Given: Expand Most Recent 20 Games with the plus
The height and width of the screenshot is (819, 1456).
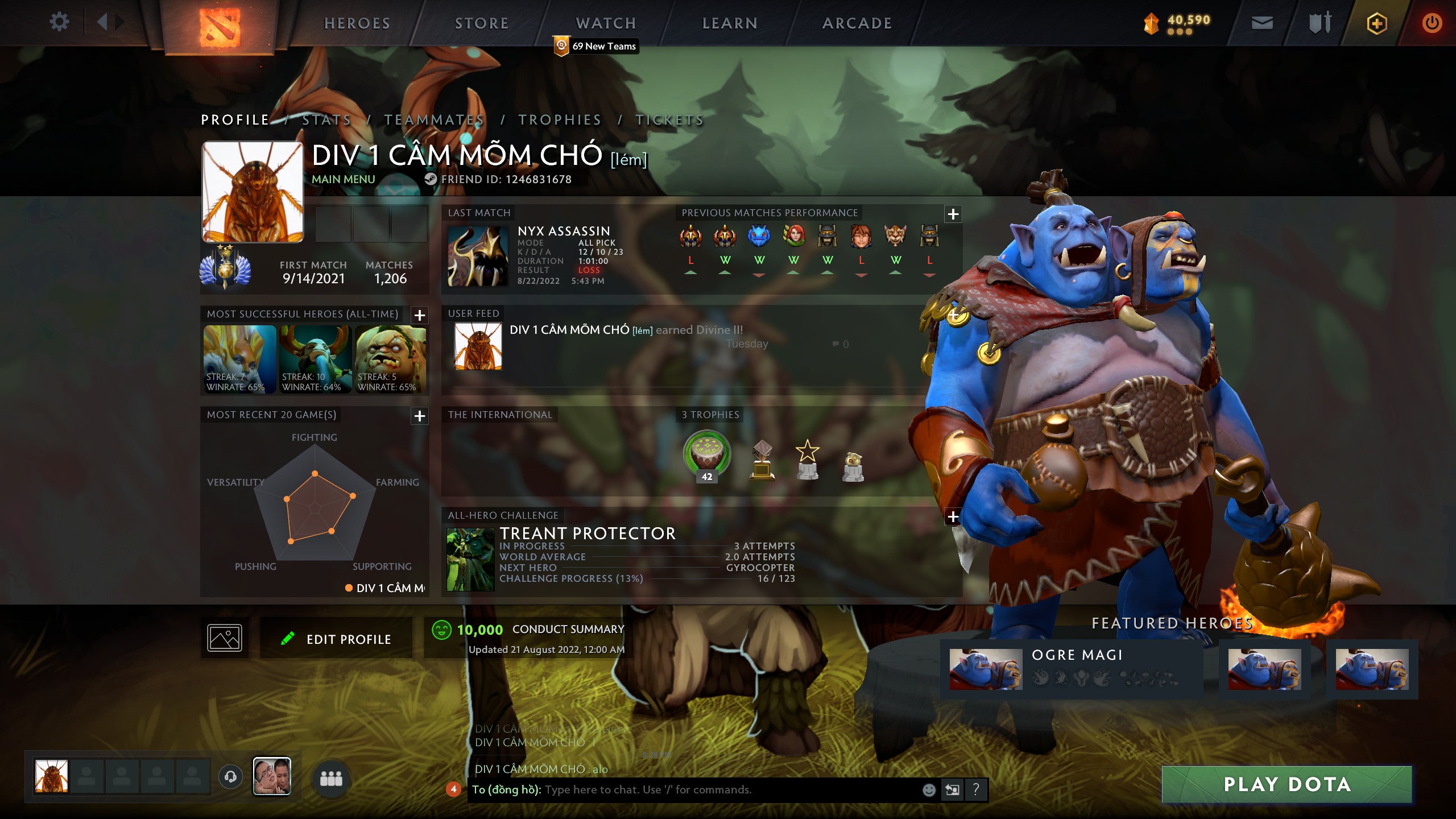Looking at the screenshot, I should pos(420,416).
